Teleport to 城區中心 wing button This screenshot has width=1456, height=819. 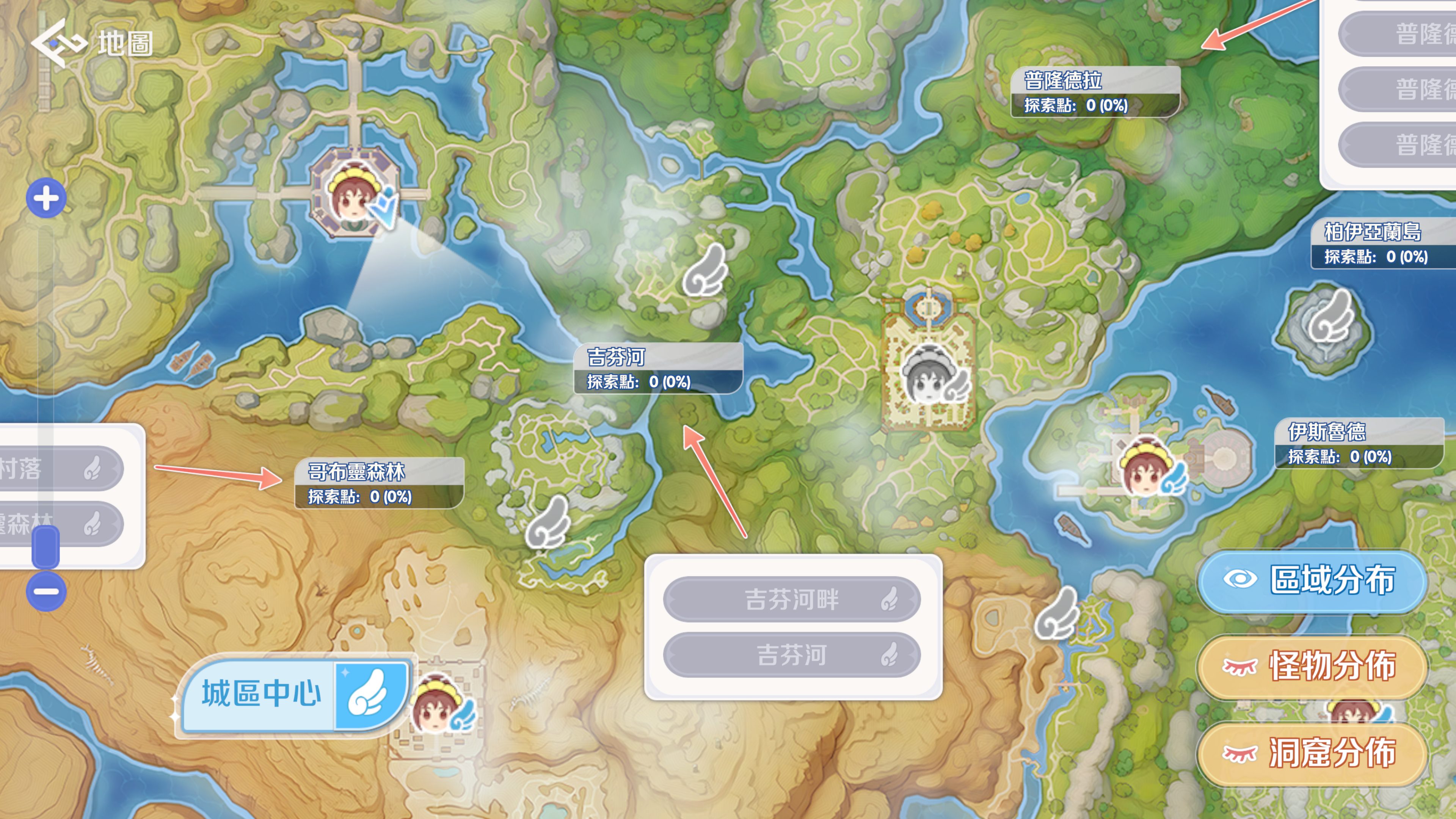click(371, 695)
